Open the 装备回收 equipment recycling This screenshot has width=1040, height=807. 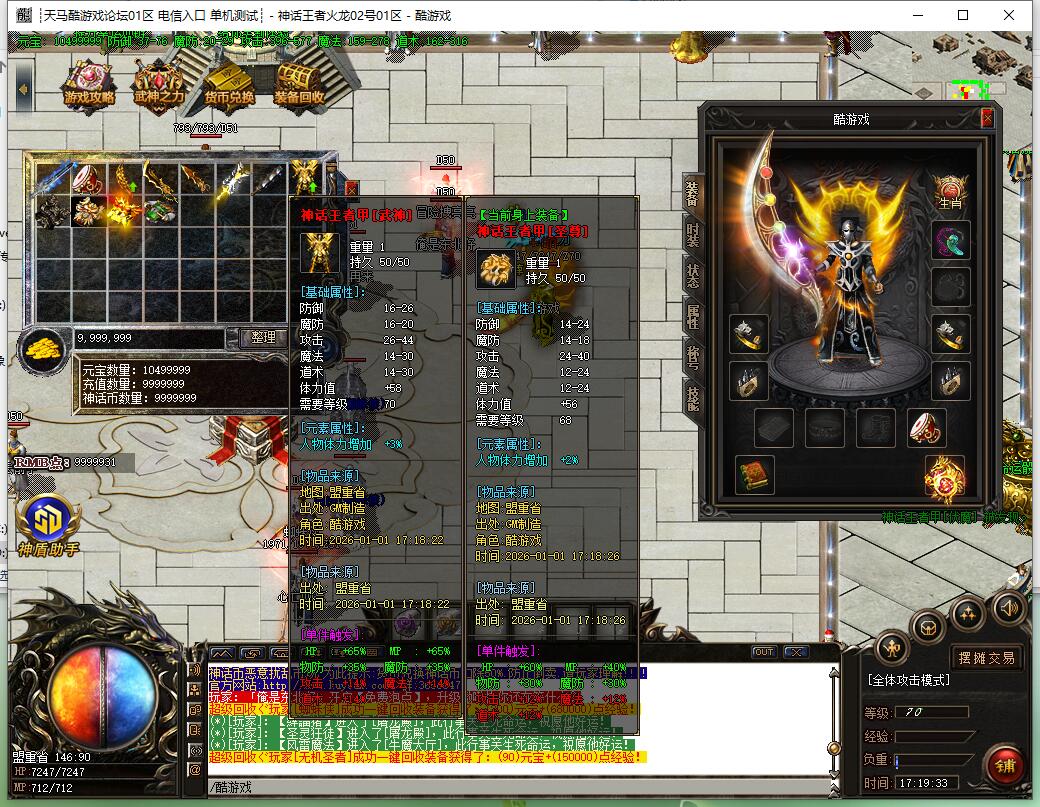tap(298, 82)
